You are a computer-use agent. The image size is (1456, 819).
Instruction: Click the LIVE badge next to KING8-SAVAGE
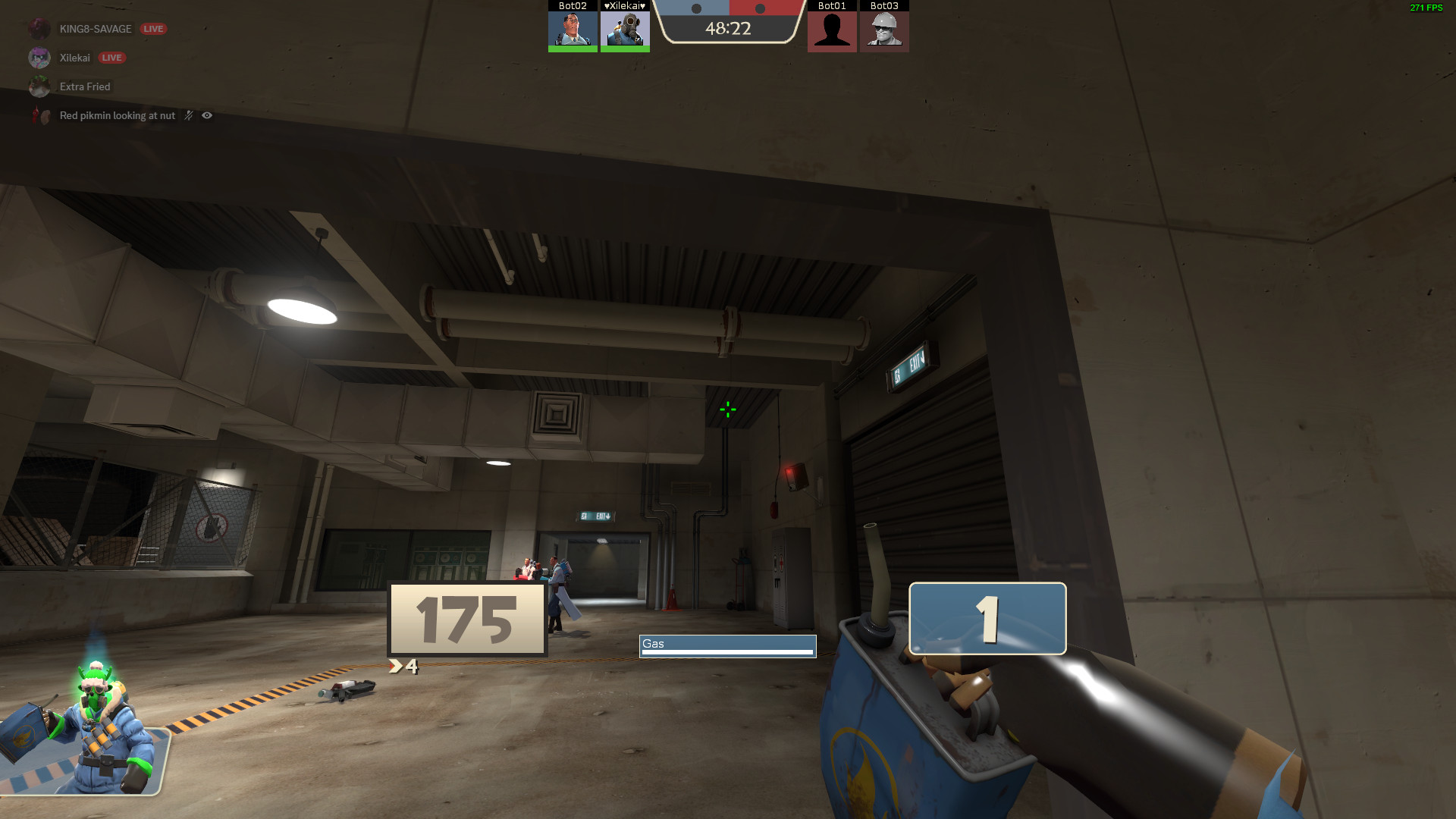pos(154,28)
